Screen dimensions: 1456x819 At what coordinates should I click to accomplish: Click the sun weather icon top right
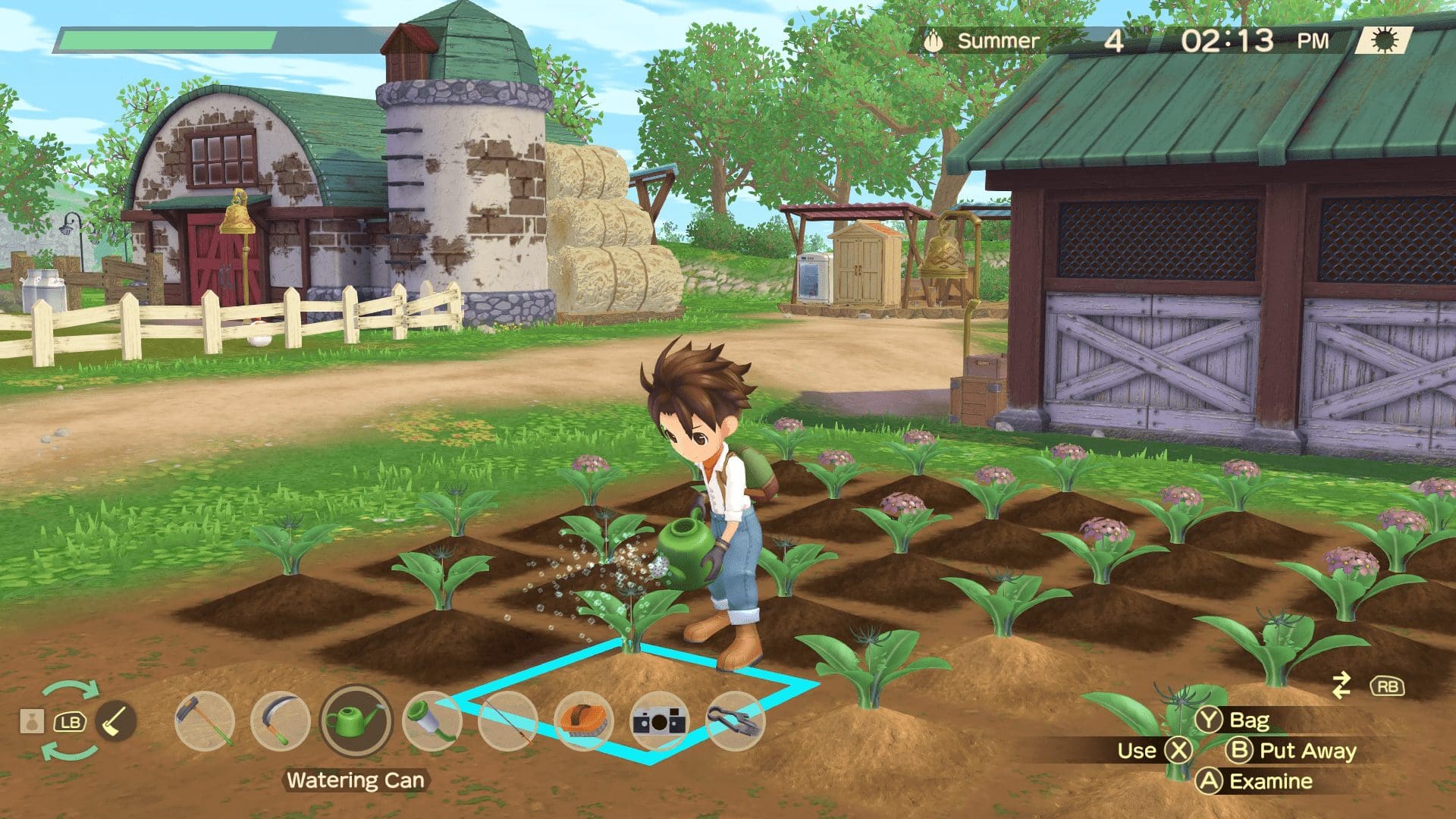(1385, 40)
